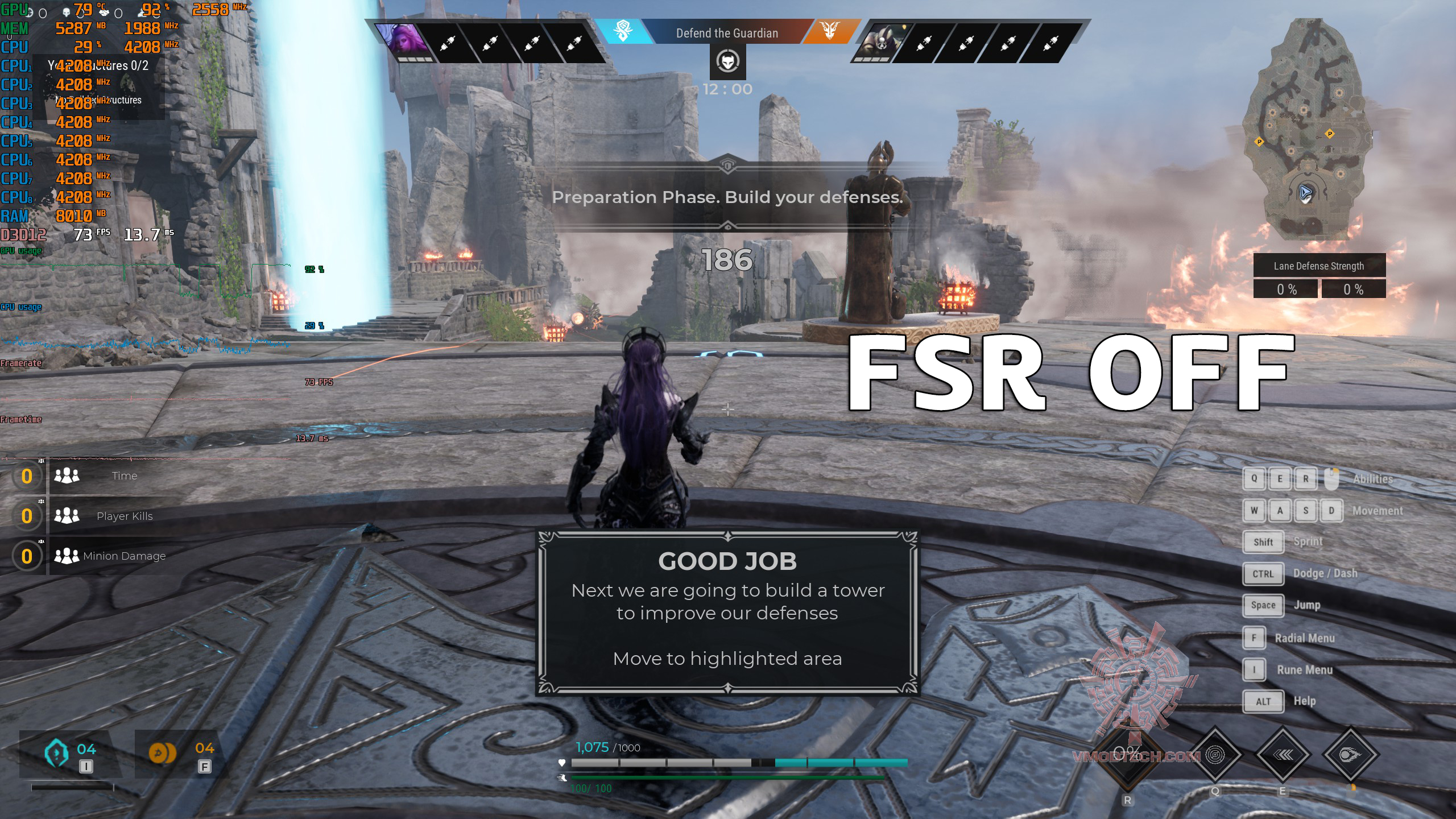Click the Lane Defense Strength panel
Viewport: 1456px width, 819px height.
tap(1319, 276)
